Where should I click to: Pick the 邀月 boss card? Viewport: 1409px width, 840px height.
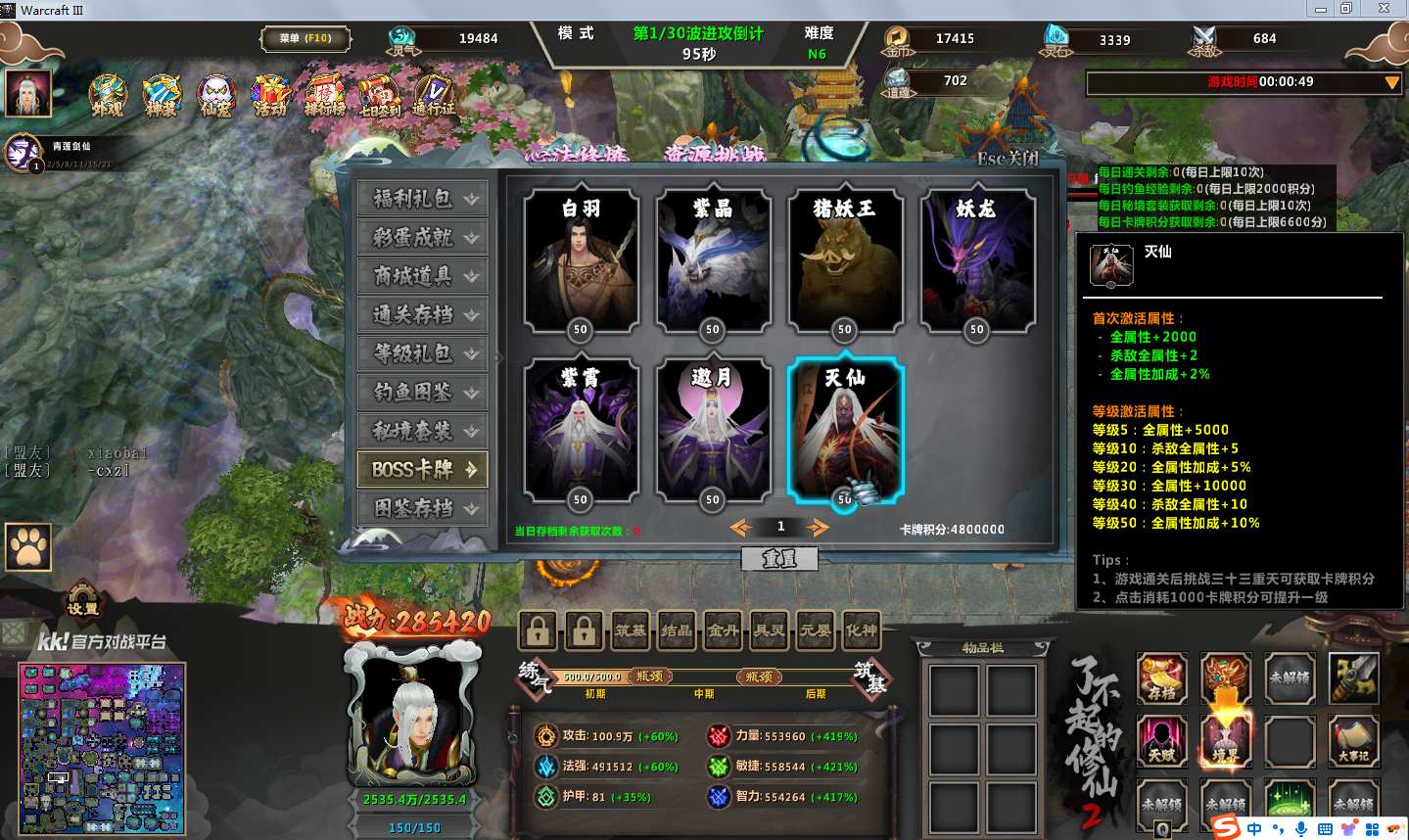point(713,430)
